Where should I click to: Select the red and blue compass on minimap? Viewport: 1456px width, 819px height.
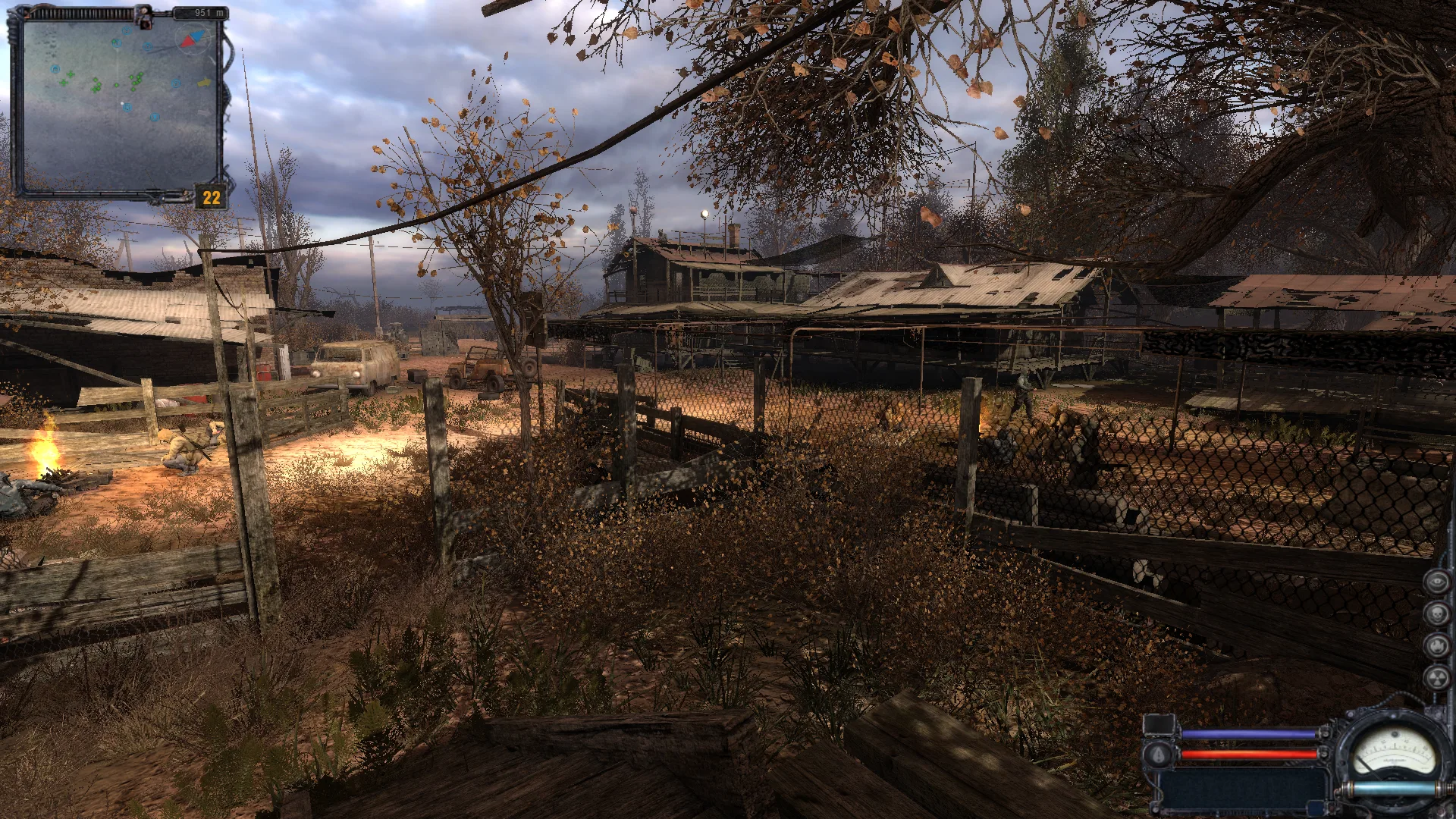point(192,37)
